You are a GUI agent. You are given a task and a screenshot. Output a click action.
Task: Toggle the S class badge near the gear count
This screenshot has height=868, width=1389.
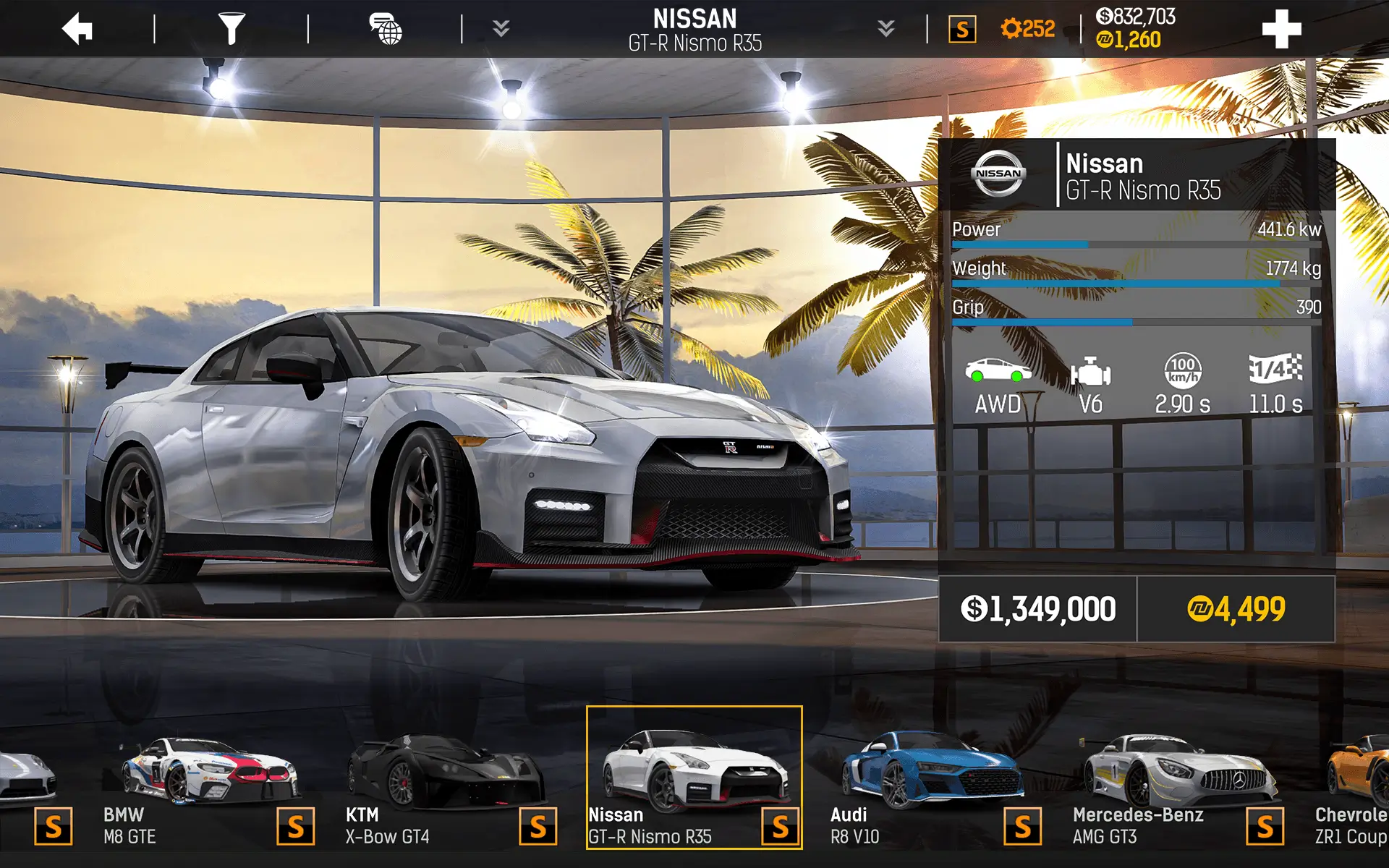(x=962, y=29)
